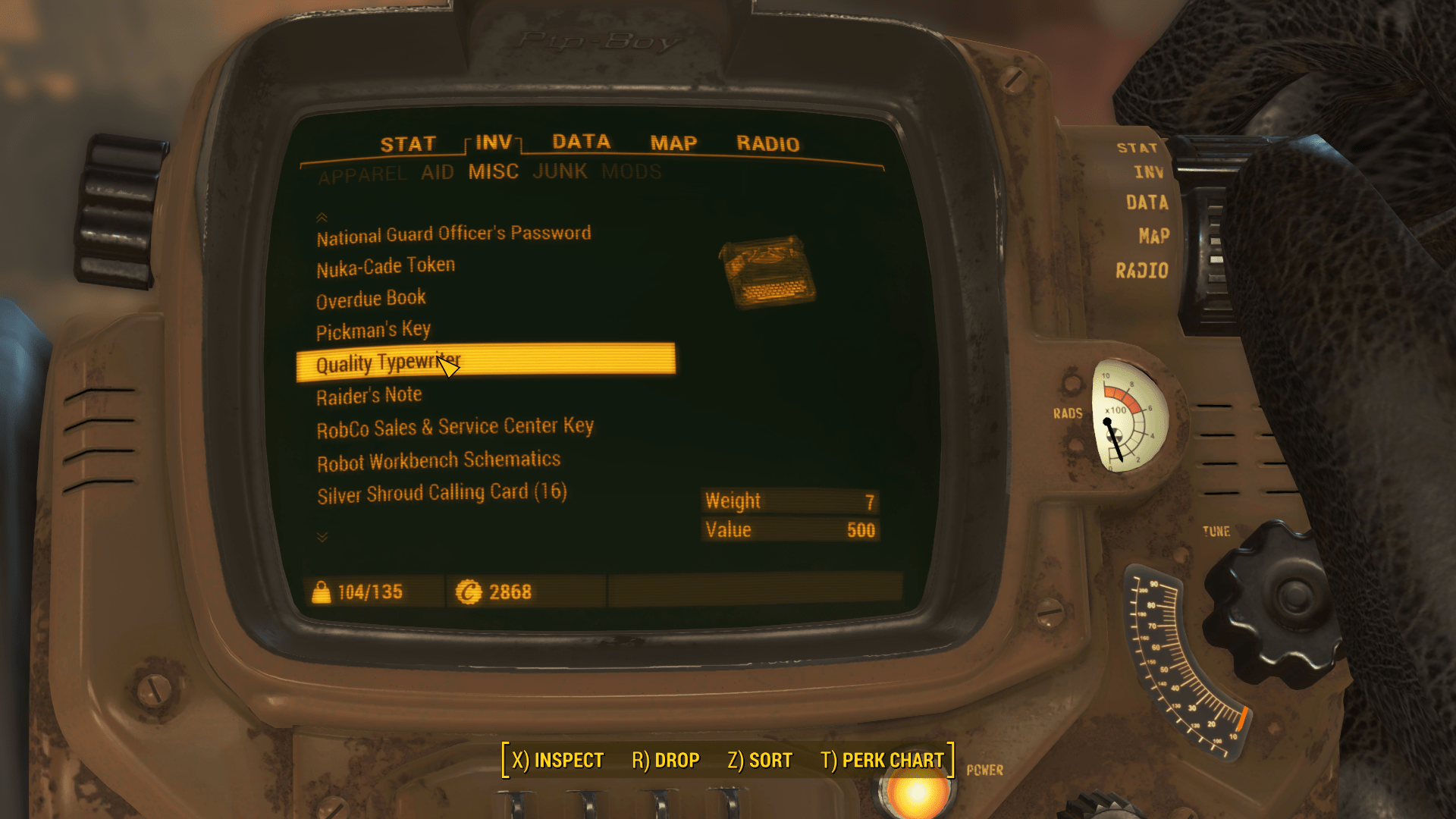1456x819 pixels.
Task: Show the MAP tab
Action: coord(673,143)
